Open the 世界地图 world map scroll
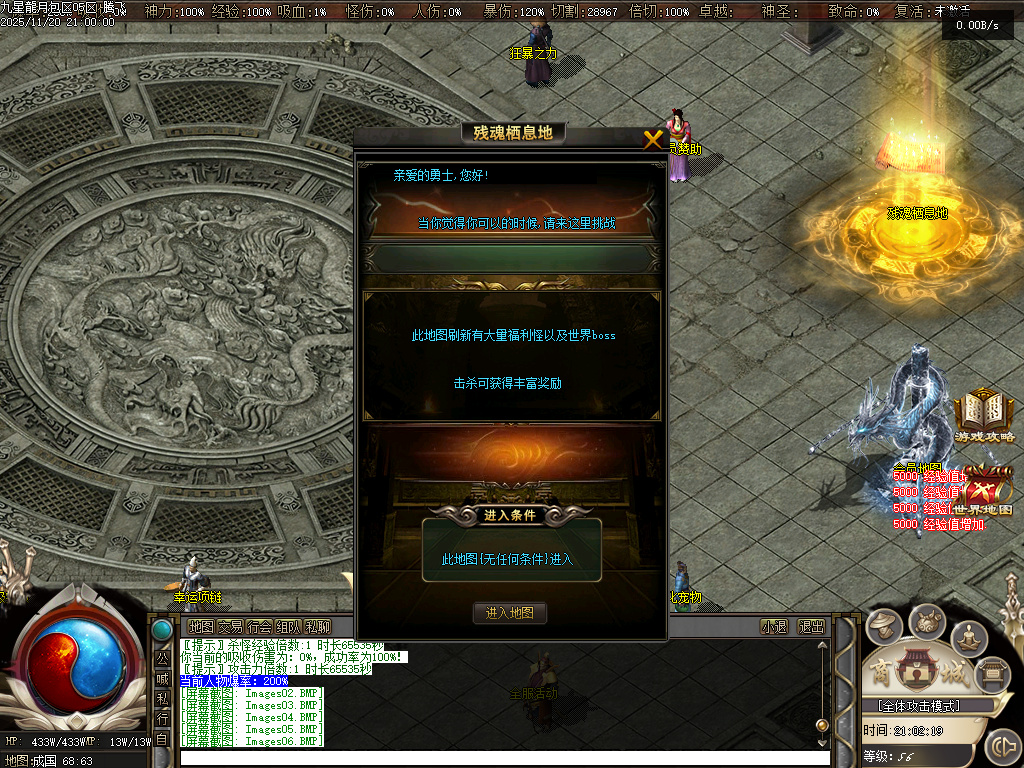Screen dimensions: 1024x768 coord(987,490)
